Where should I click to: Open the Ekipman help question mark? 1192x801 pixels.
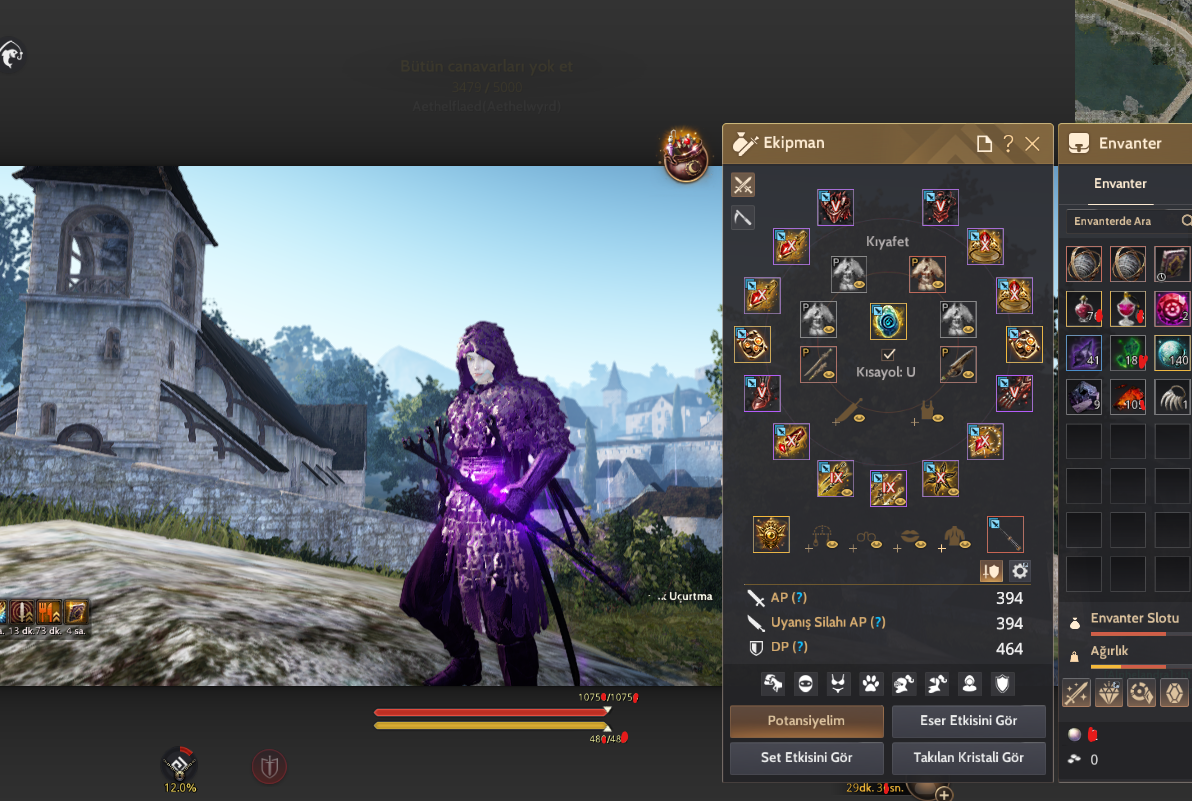1008,144
